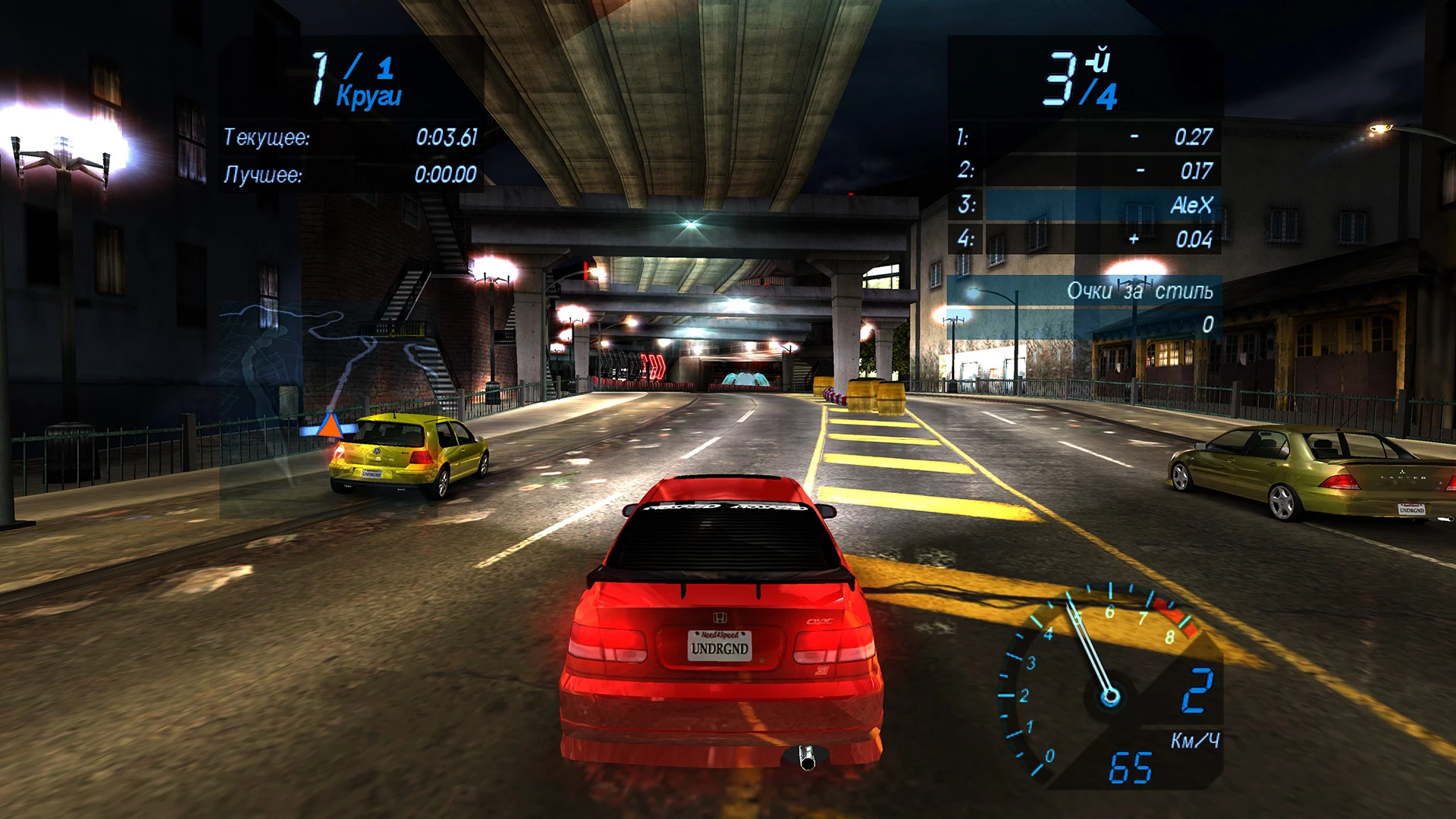Expand the racer standings list
1456x819 pixels.
click(x=1084, y=190)
